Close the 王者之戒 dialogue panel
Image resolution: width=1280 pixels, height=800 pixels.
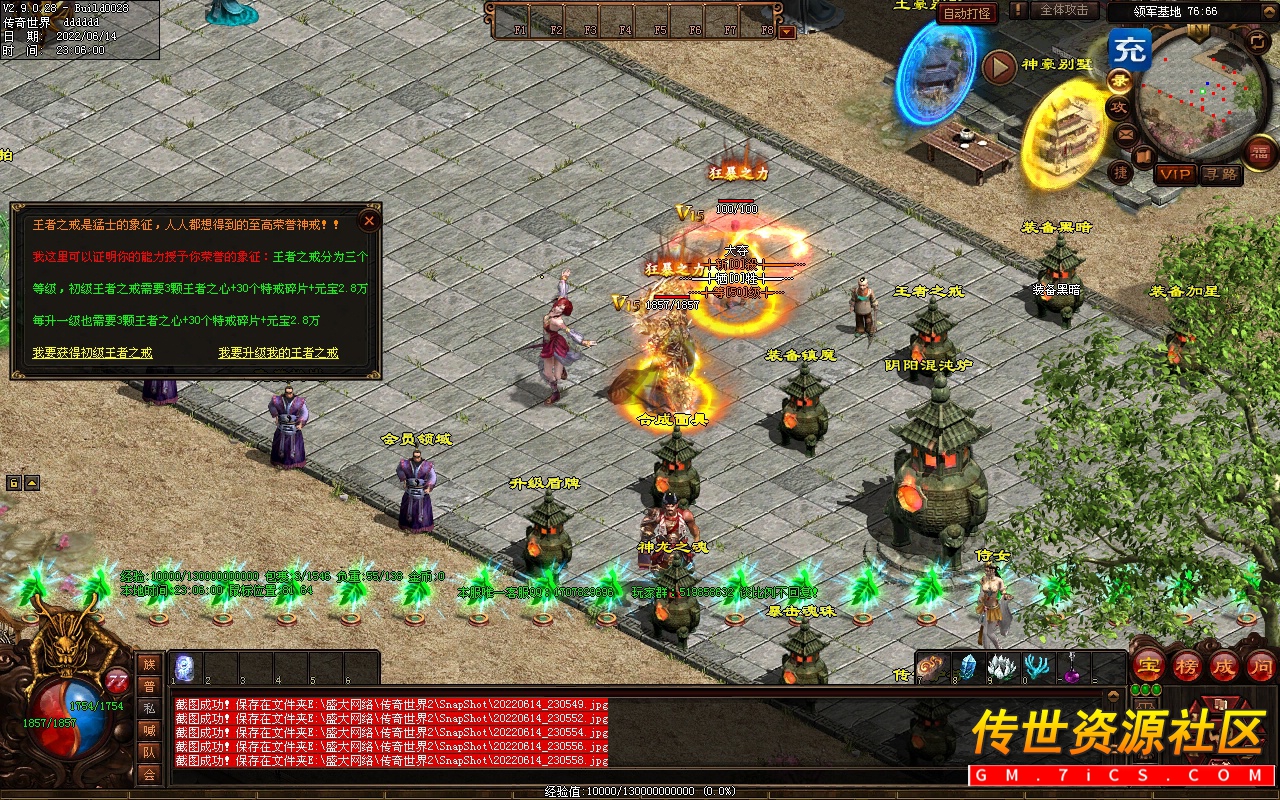[x=369, y=221]
